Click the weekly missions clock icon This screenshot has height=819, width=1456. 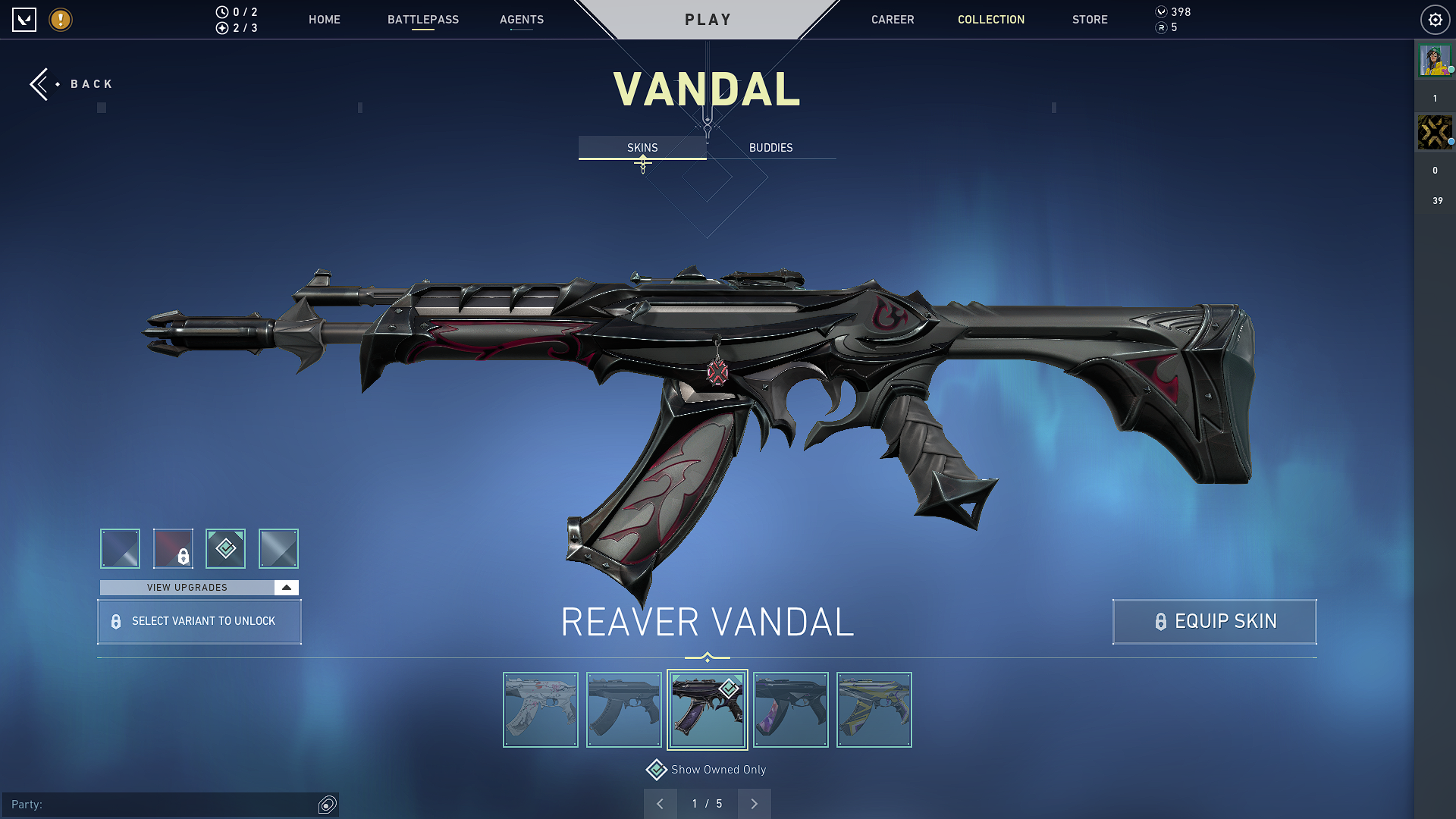(x=221, y=11)
